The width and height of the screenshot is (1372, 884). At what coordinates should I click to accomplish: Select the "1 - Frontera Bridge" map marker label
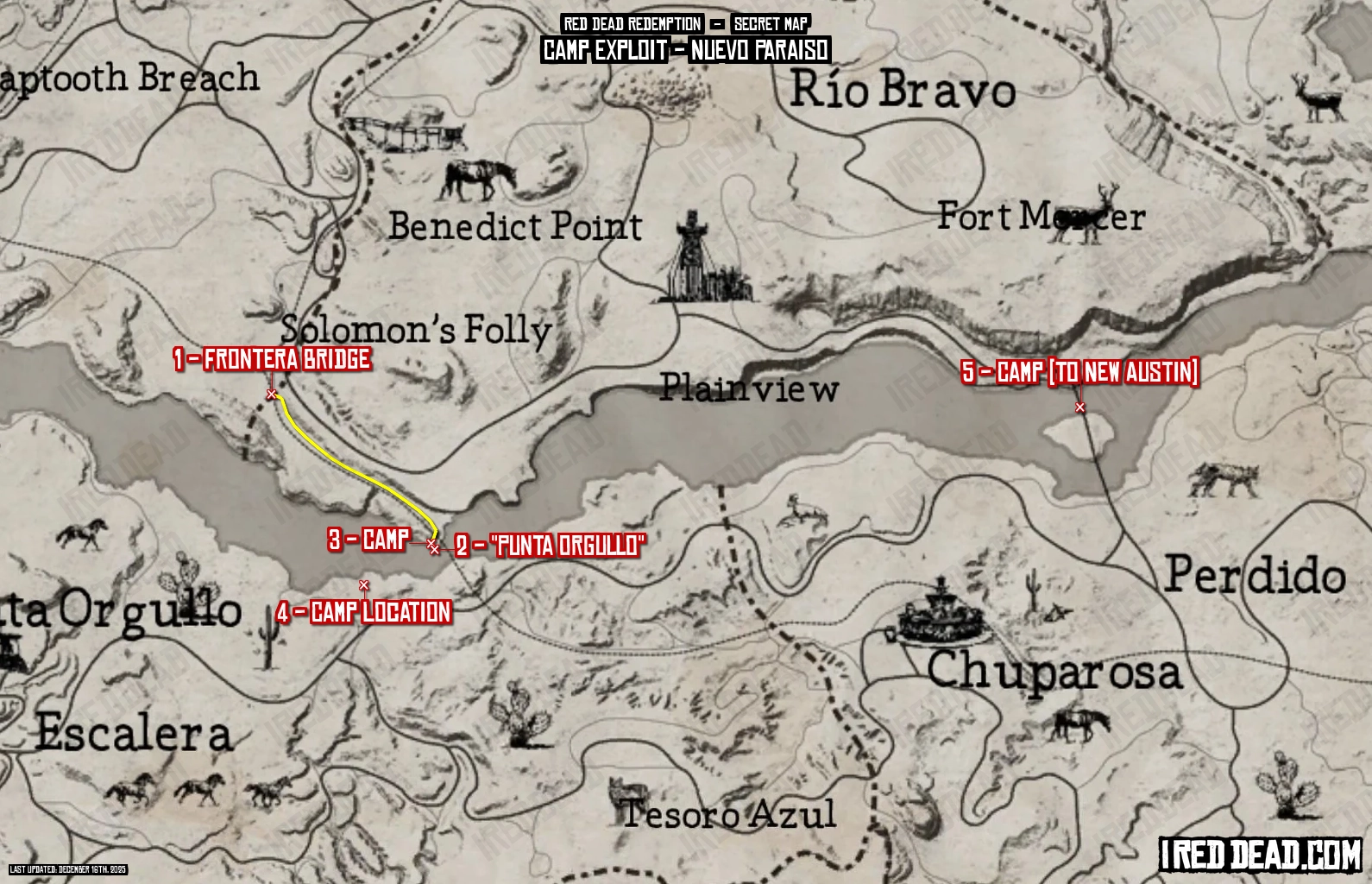tap(272, 359)
